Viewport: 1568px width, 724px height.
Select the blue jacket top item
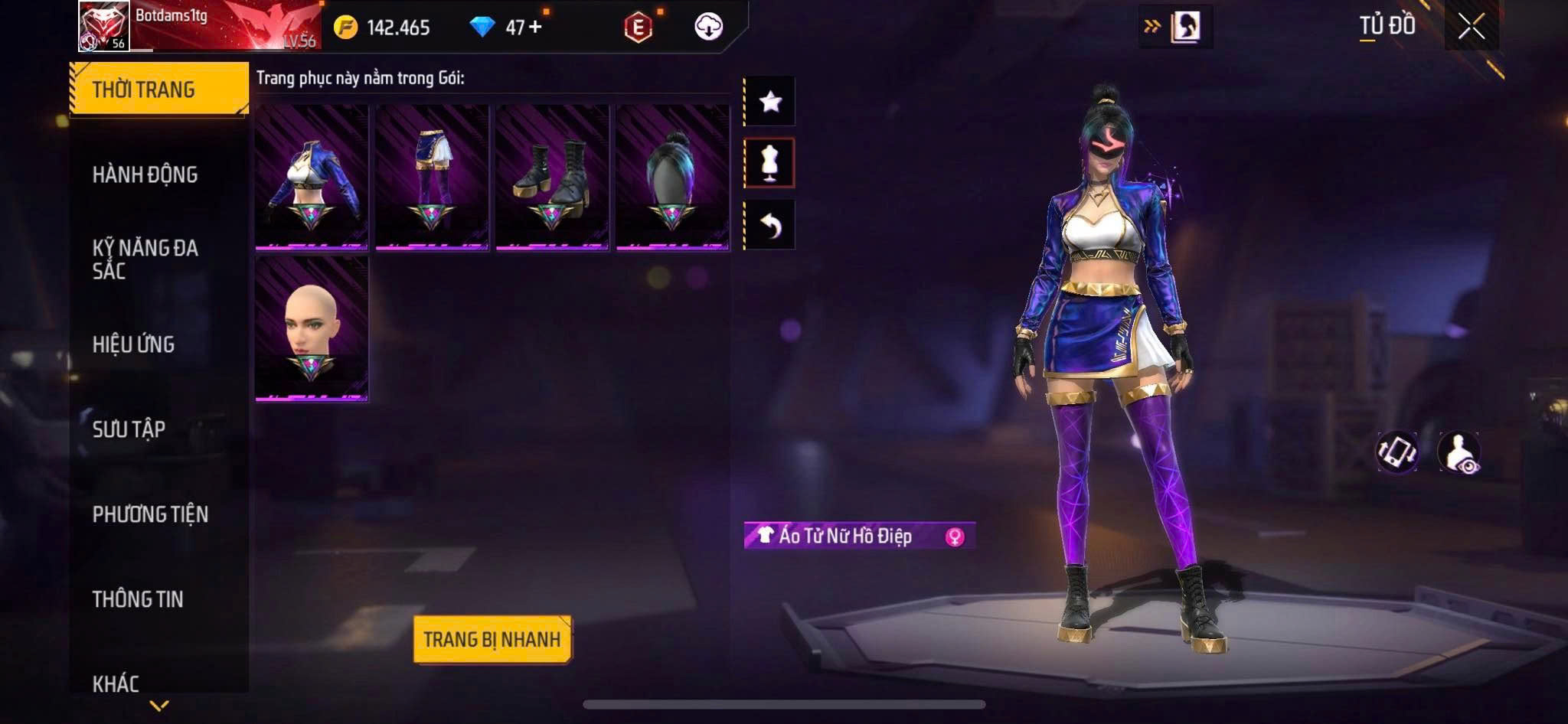[x=312, y=178]
